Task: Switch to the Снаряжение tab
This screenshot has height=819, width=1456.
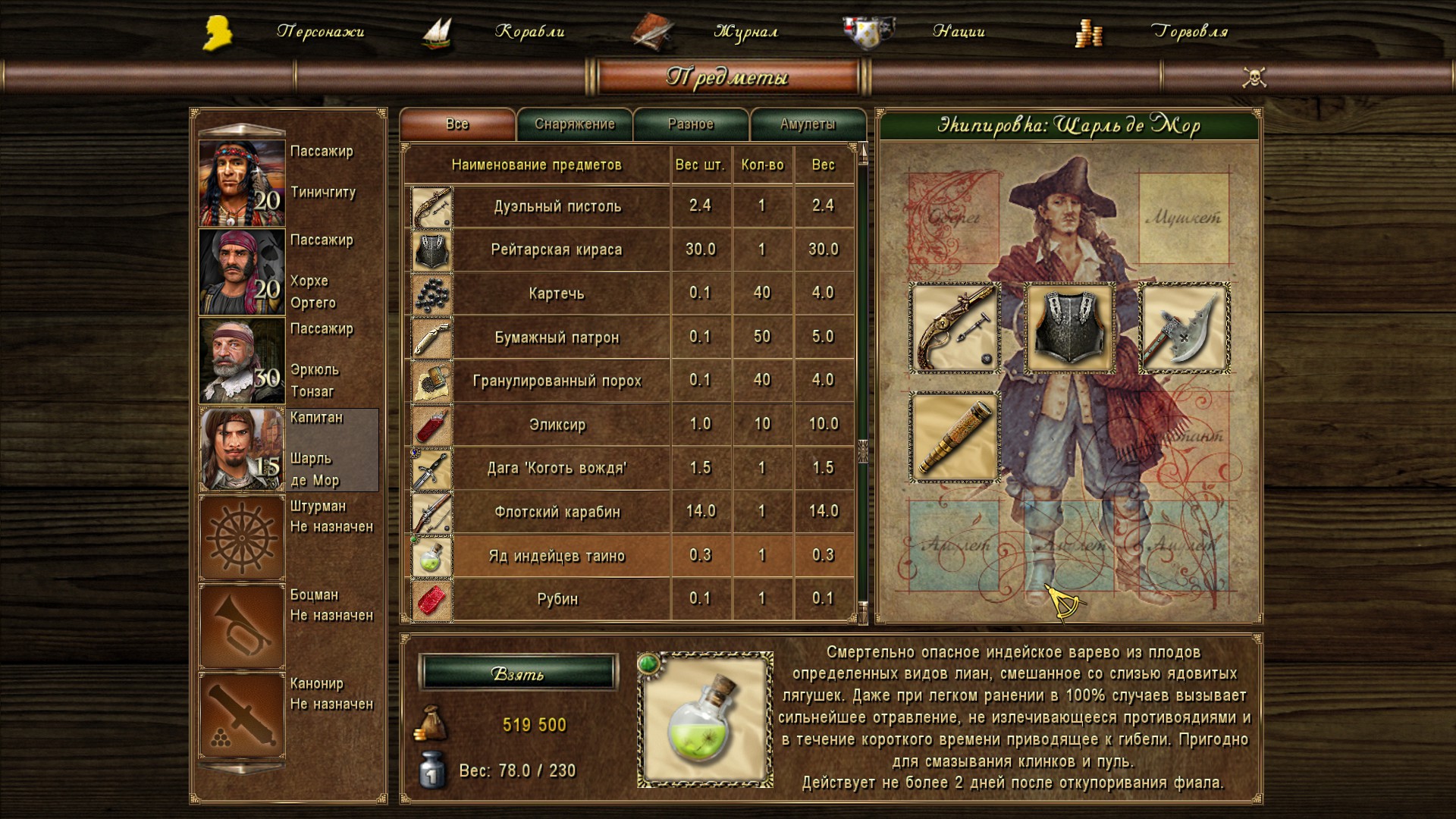Action: pos(575,124)
